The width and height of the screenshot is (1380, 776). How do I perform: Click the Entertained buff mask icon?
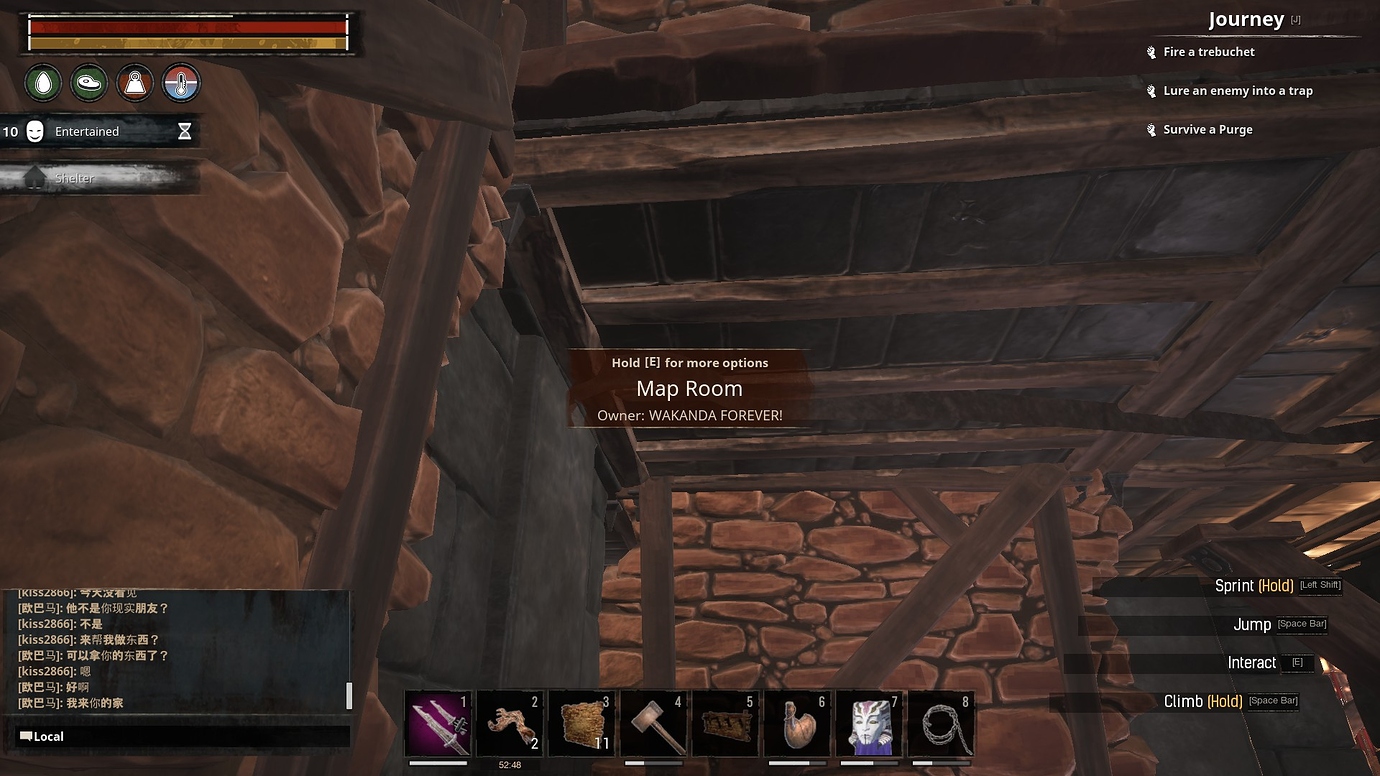[36, 131]
